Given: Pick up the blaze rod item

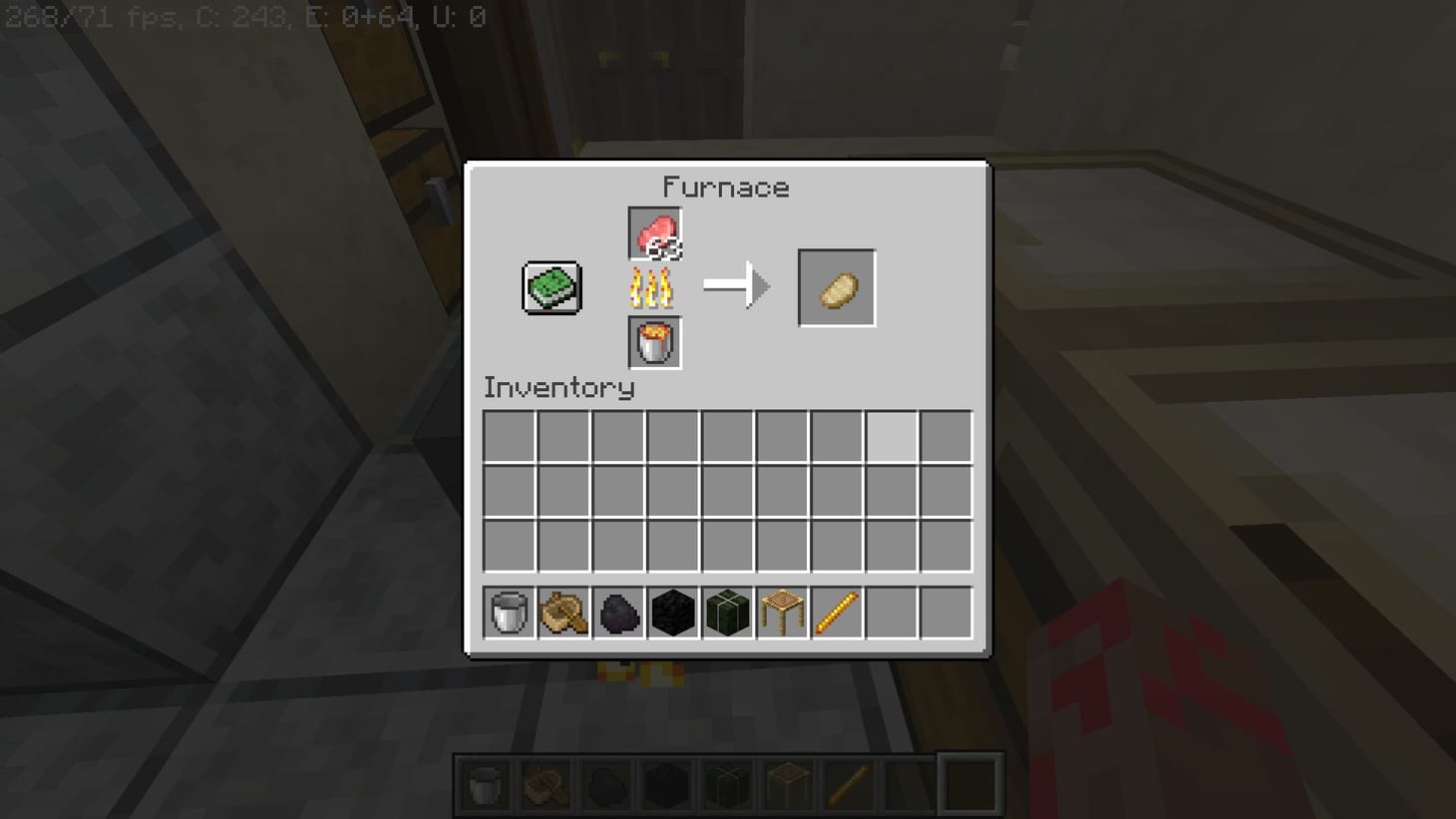Looking at the screenshot, I should click(x=836, y=613).
